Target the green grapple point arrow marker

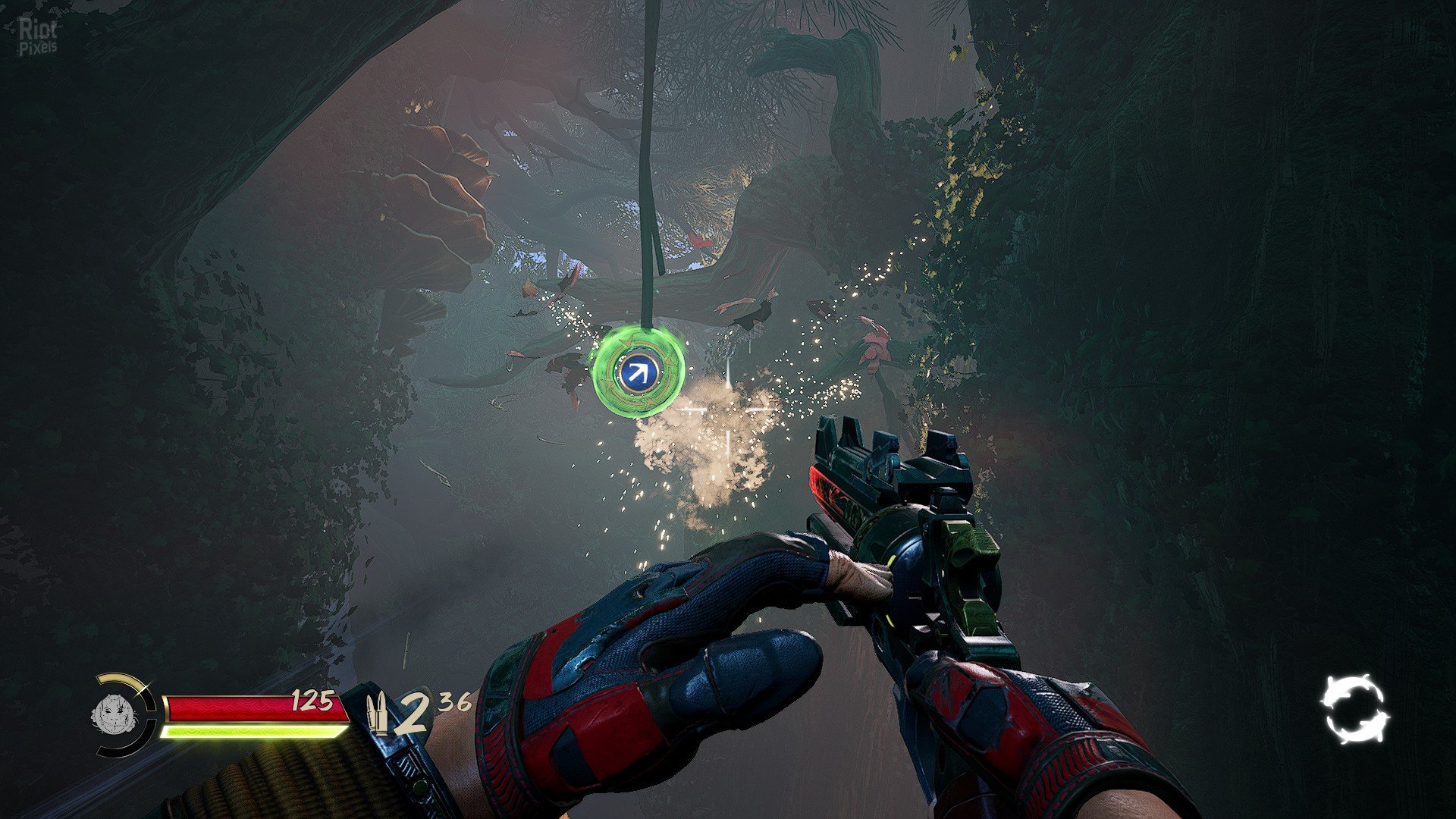point(639,372)
